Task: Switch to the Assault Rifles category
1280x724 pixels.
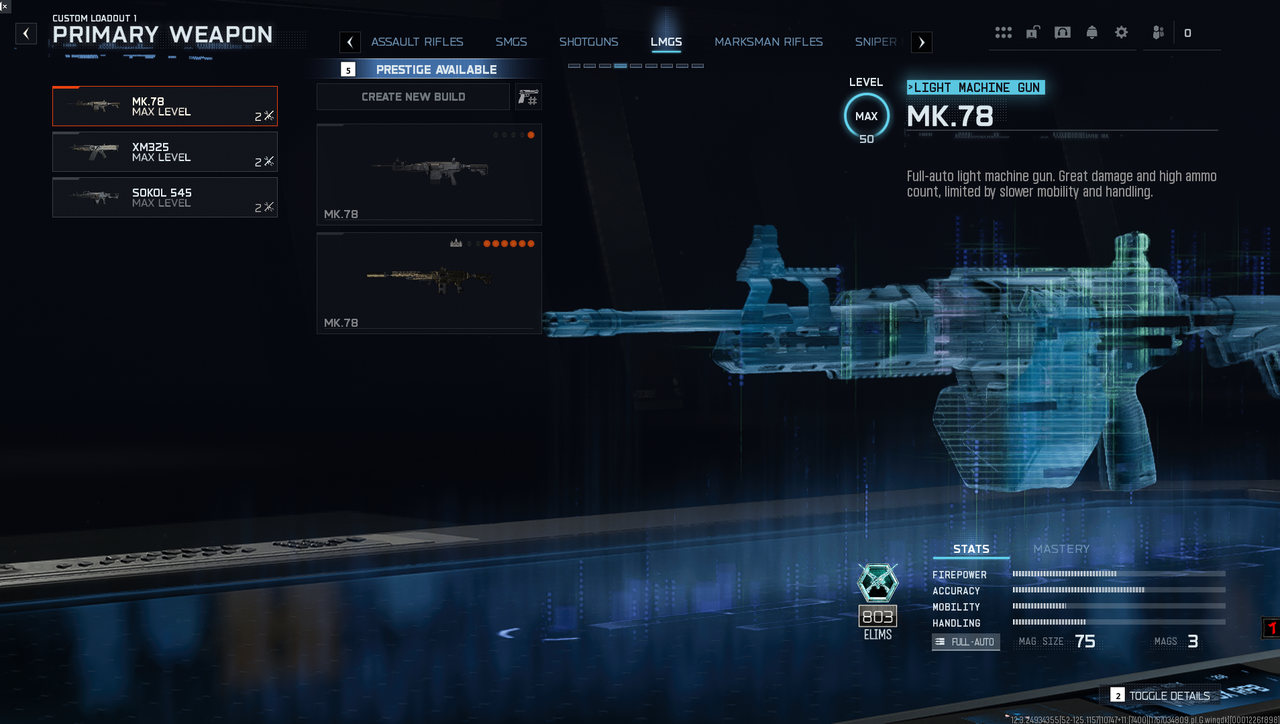Action: click(x=417, y=42)
